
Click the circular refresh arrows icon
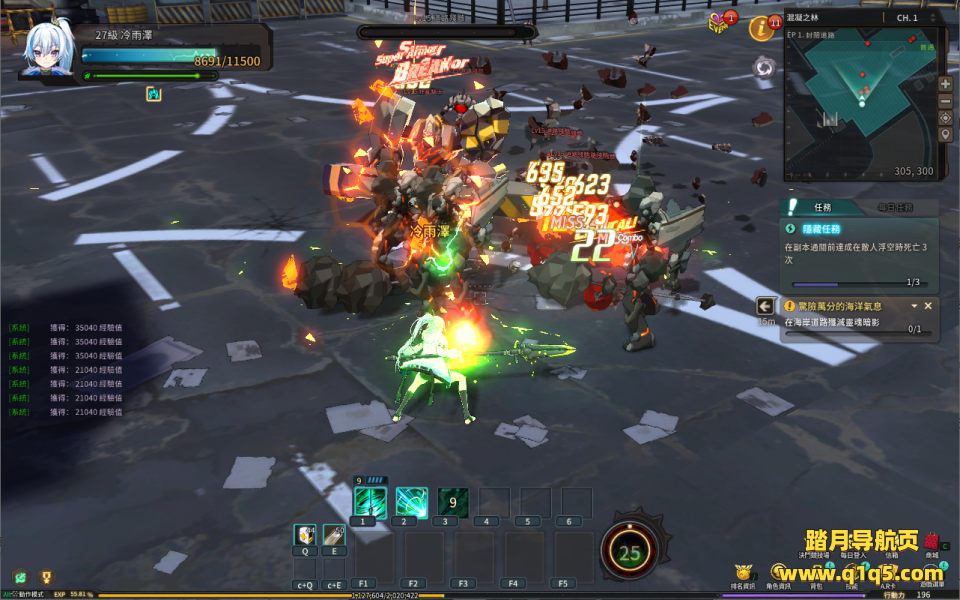764,68
